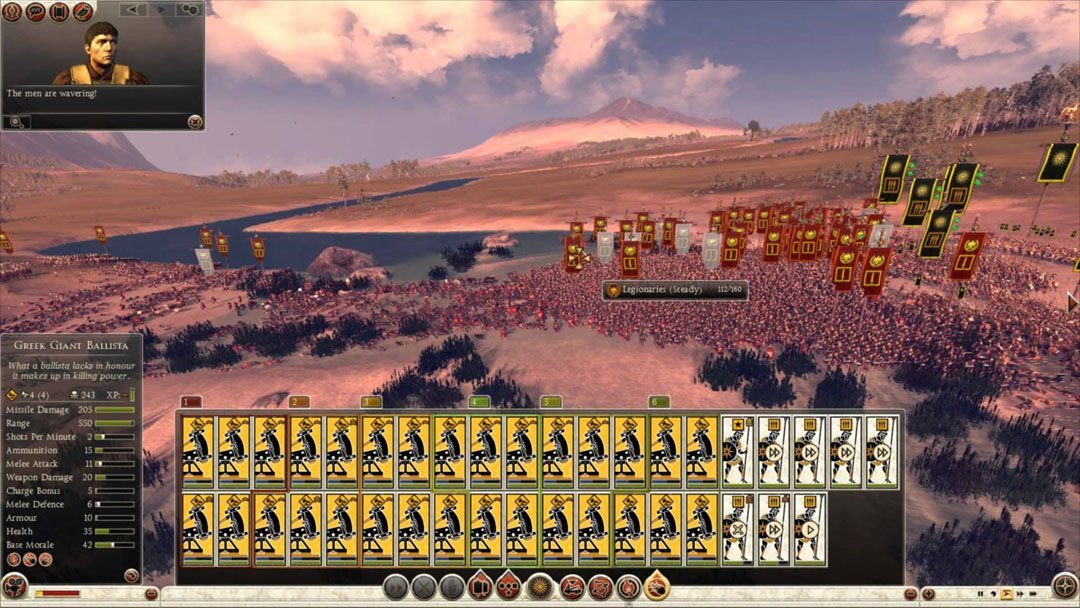
Task: Select unit group 1 tab
Action: [x=191, y=402]
